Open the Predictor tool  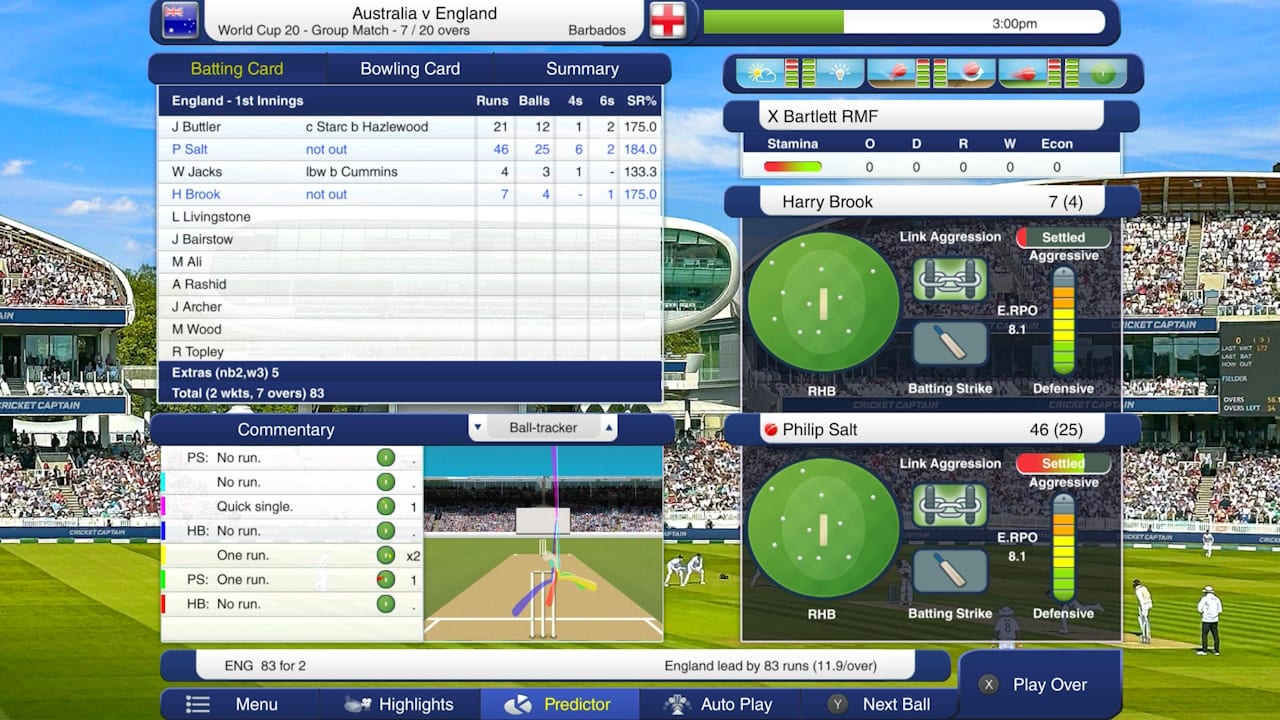pos(559,704)
